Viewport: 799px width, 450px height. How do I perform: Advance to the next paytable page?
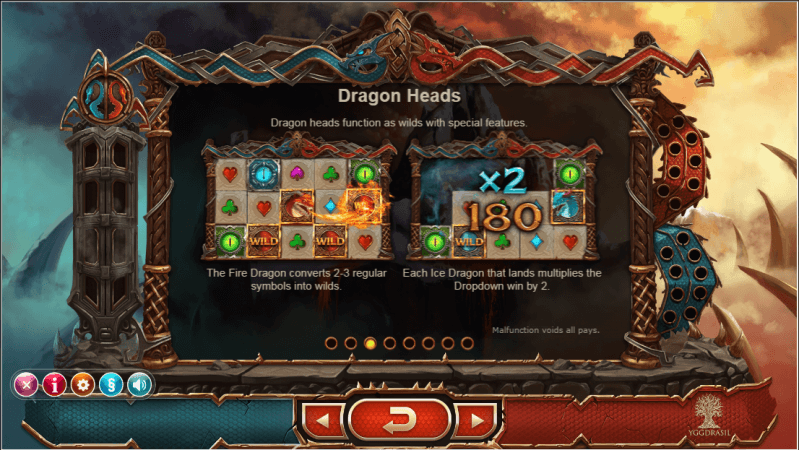click(x=476, y=421)
